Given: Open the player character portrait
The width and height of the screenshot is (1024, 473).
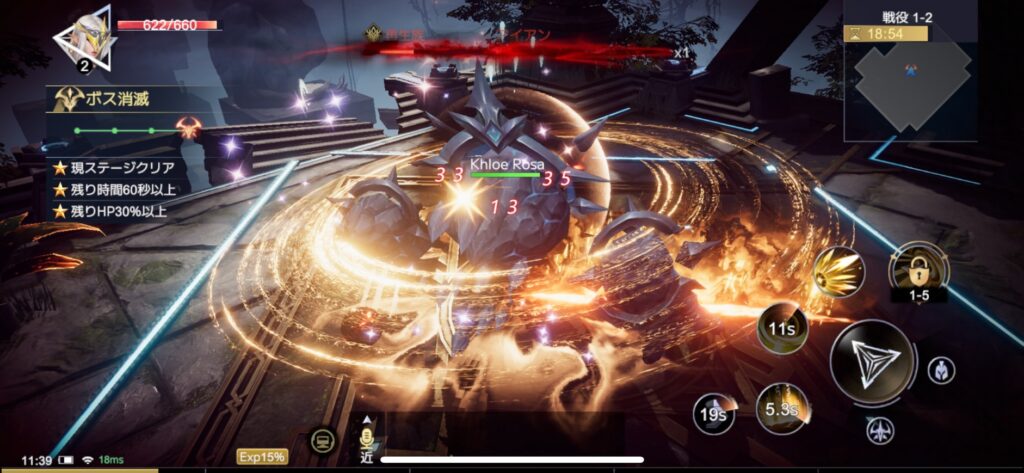Looking at the screenshot, I should click(x=83, y=40).
